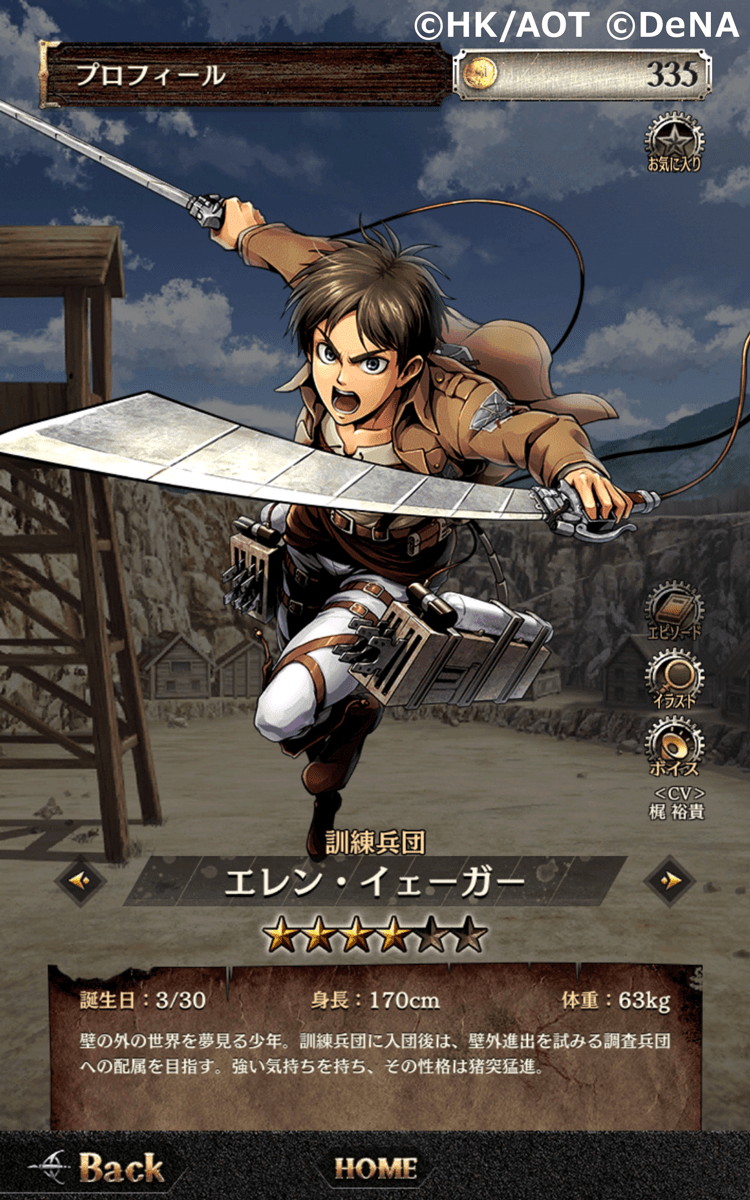
Task: Show the next character profile
Action: point(670,880)
